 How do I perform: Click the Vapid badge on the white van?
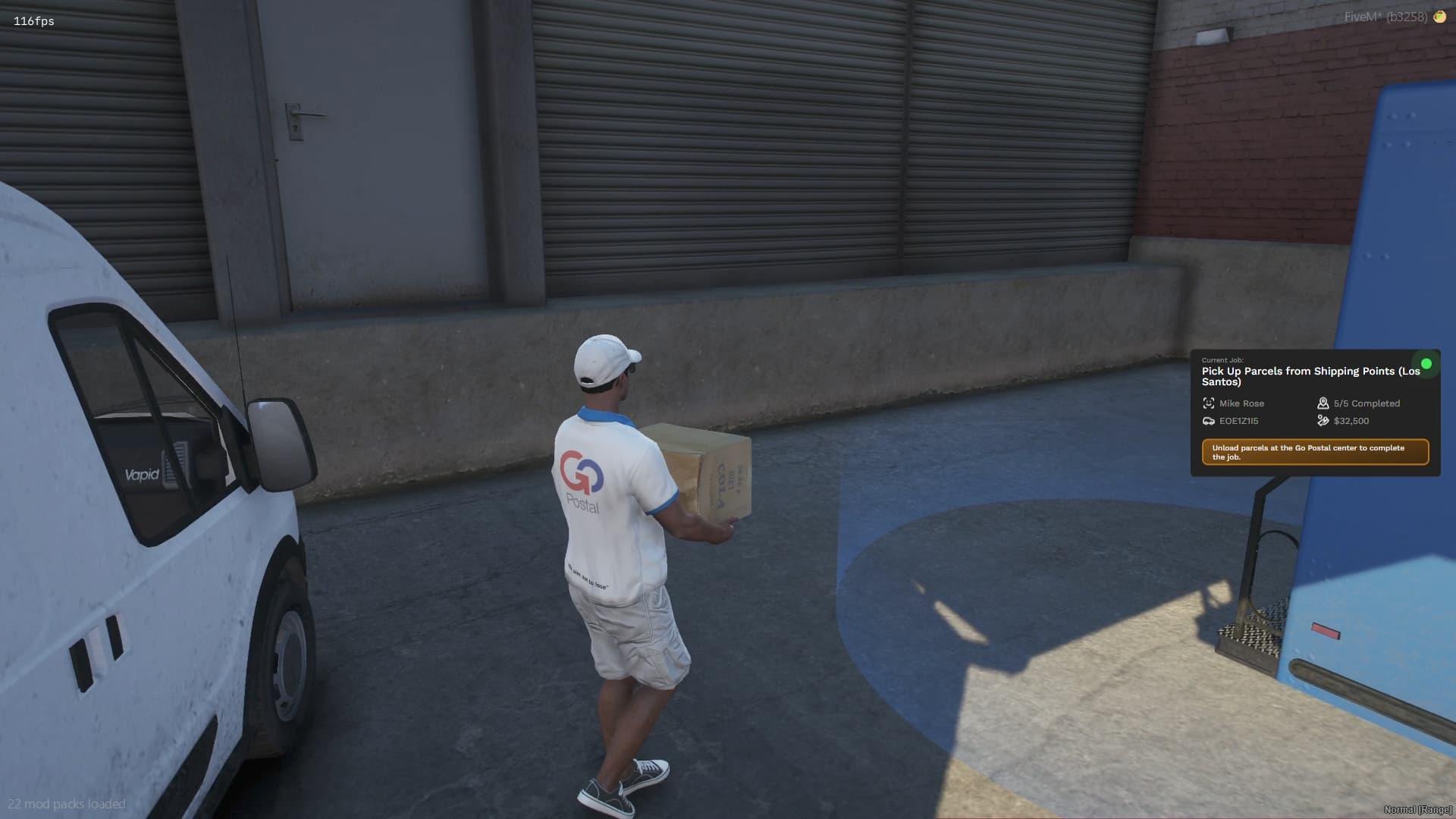(141, 474)
